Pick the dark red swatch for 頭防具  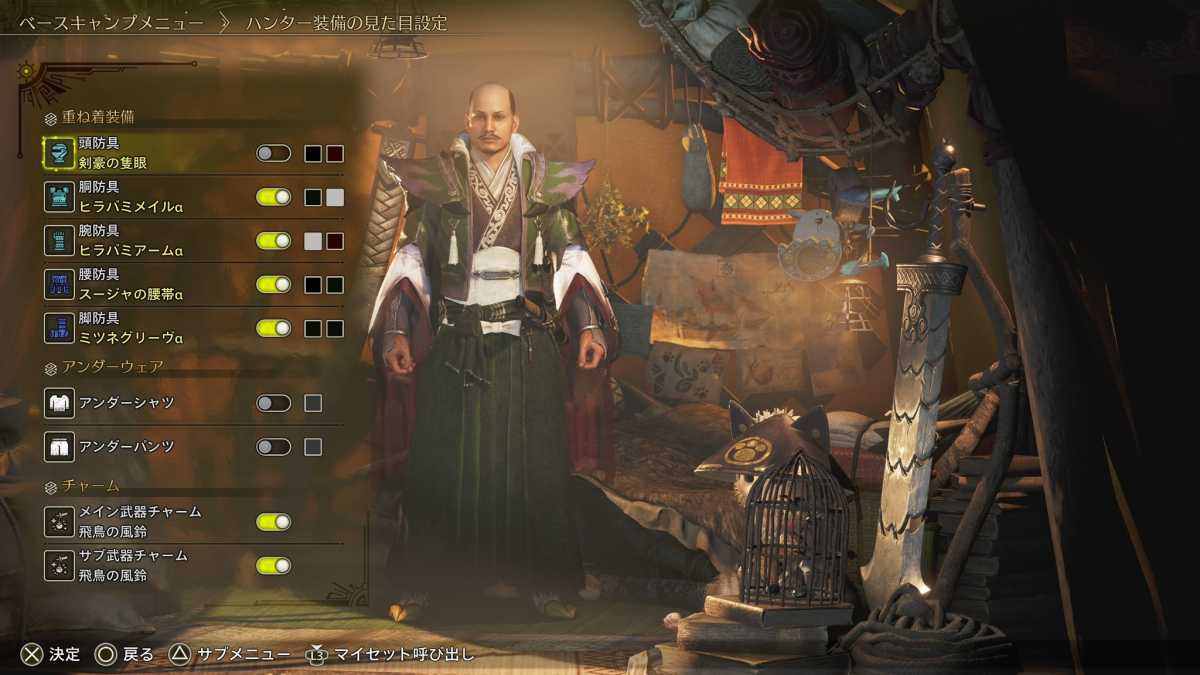pos(335,154)
